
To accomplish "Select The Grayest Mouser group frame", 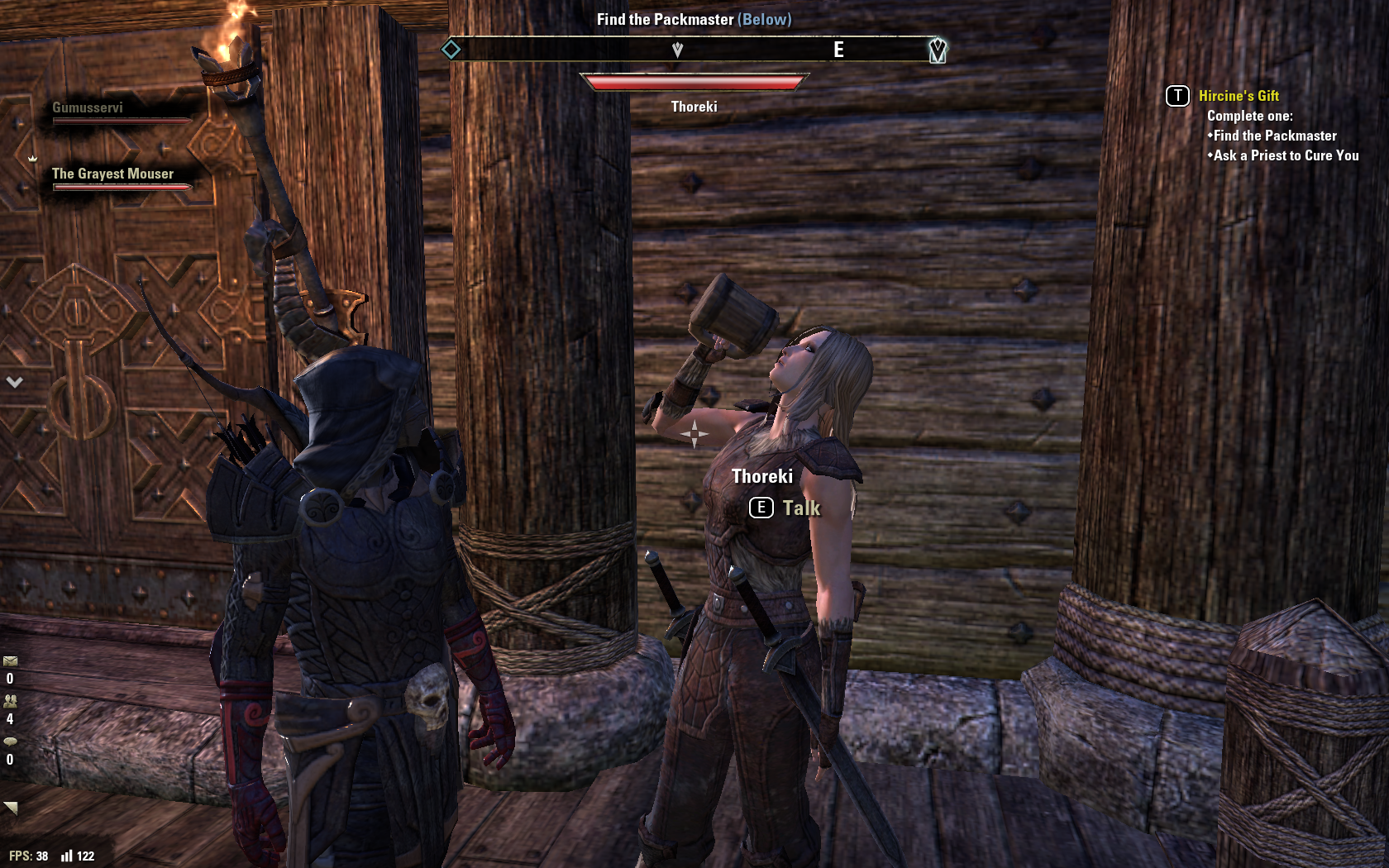I will point(112,174).
